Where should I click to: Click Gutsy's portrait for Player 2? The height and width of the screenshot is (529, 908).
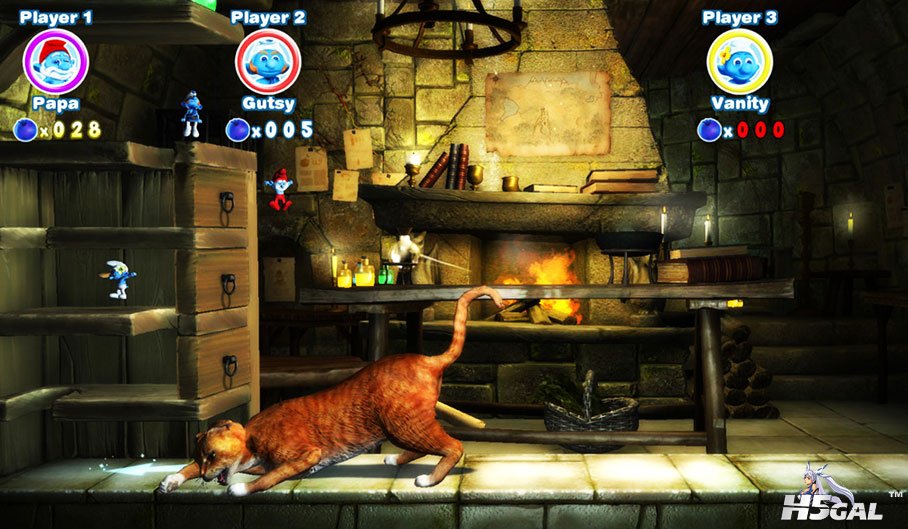[267, 62]
